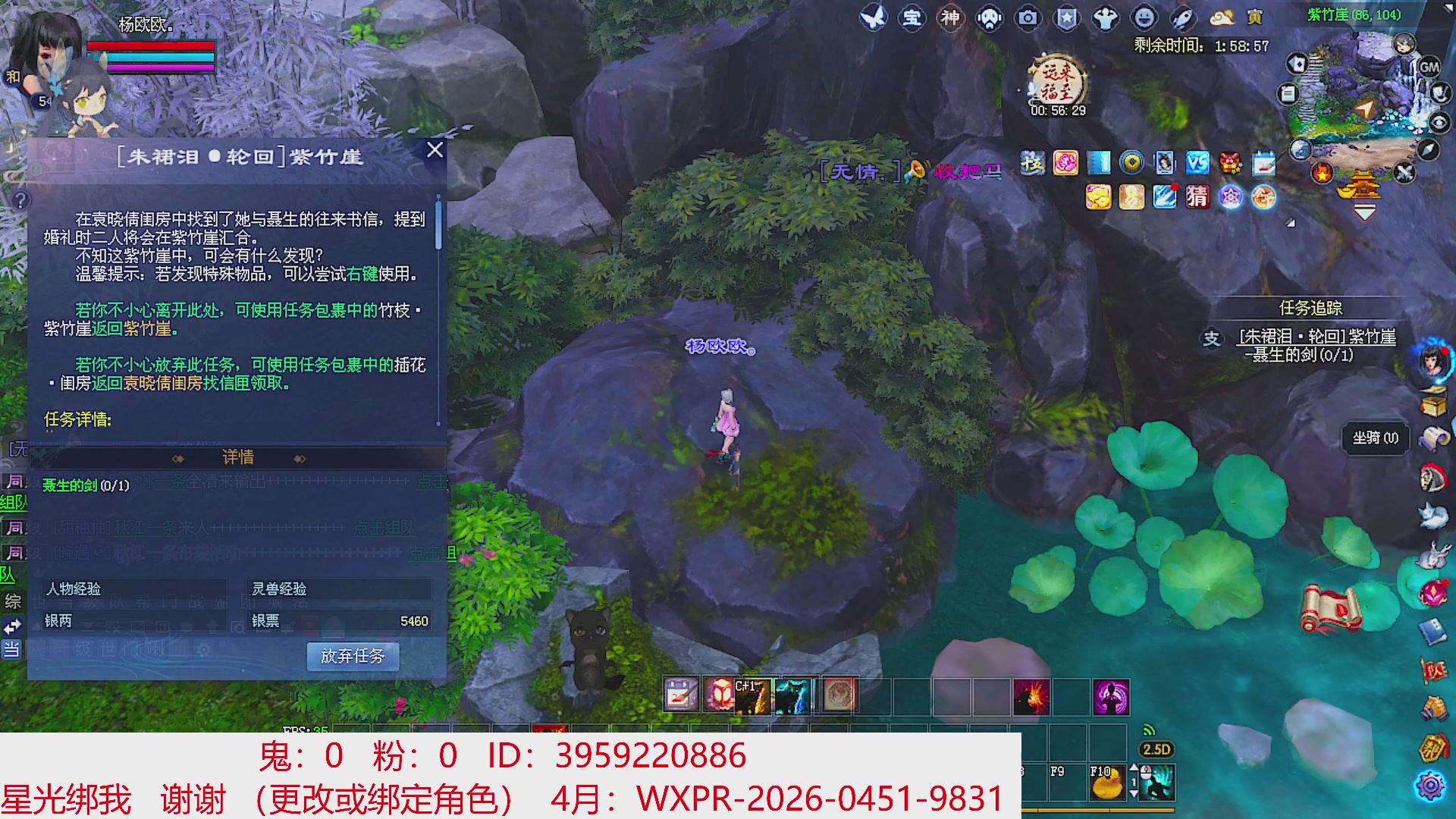Open the 坐骑 mount button on right side
This screenshot has height=819, width=1456.
point(1374,438)
